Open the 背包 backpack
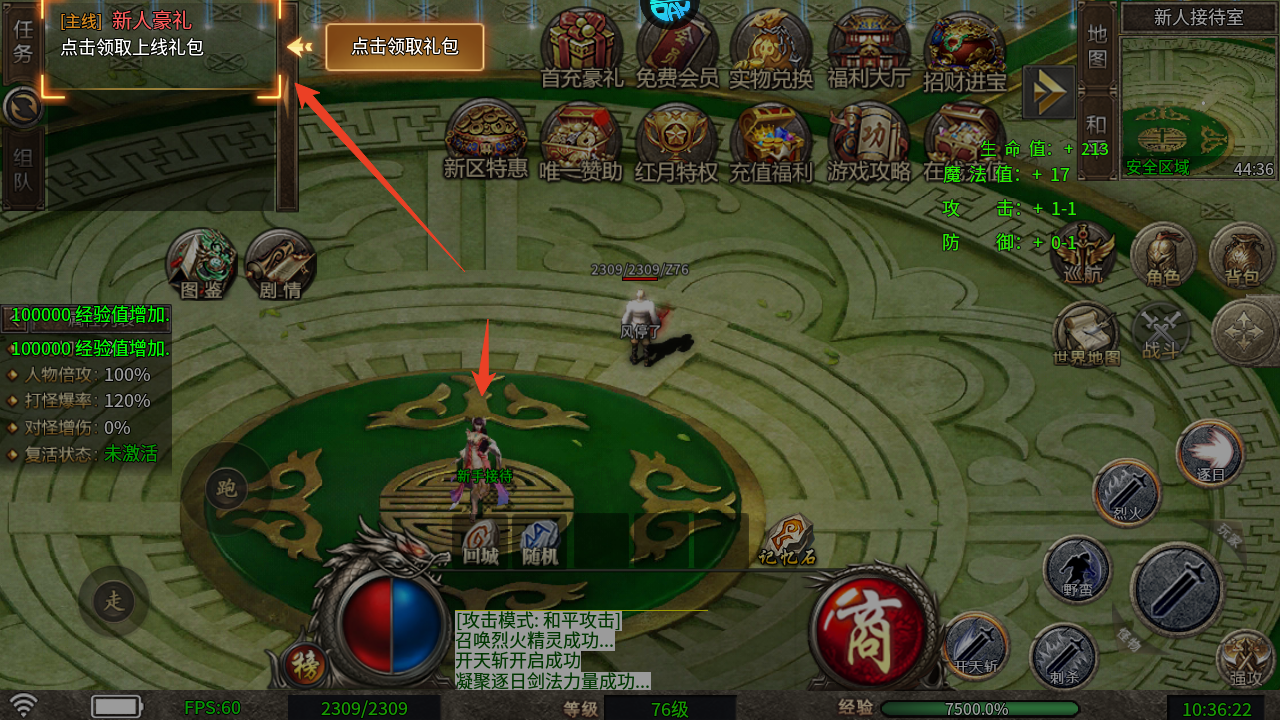The width and height of the screenshot is (1280, 720). pyautogui.click(x=1242, y=254)
